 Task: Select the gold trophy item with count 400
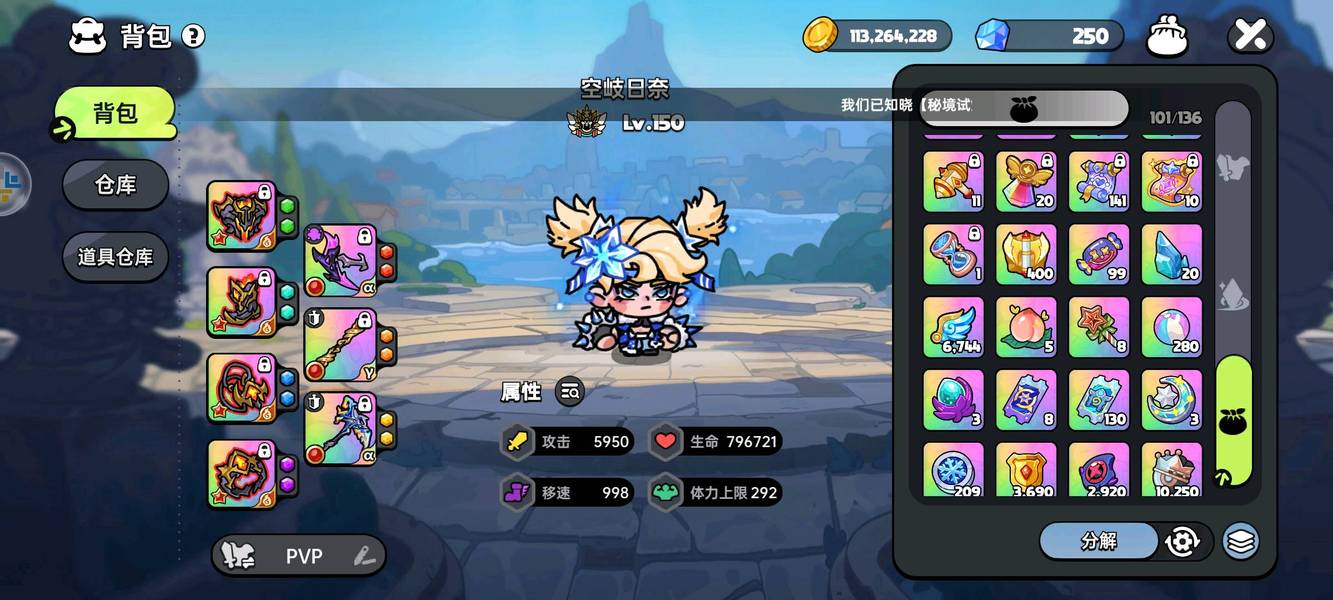1026,254
